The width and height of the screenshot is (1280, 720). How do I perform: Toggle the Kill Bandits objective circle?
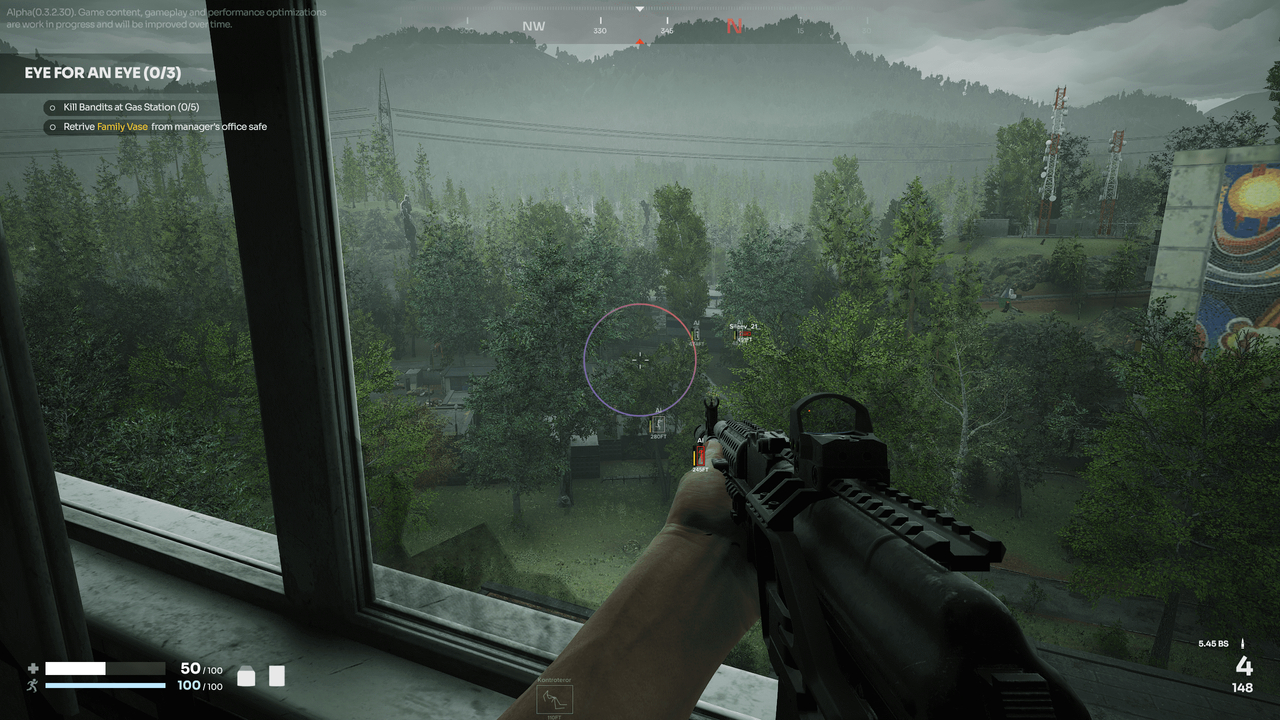point(51,106)
